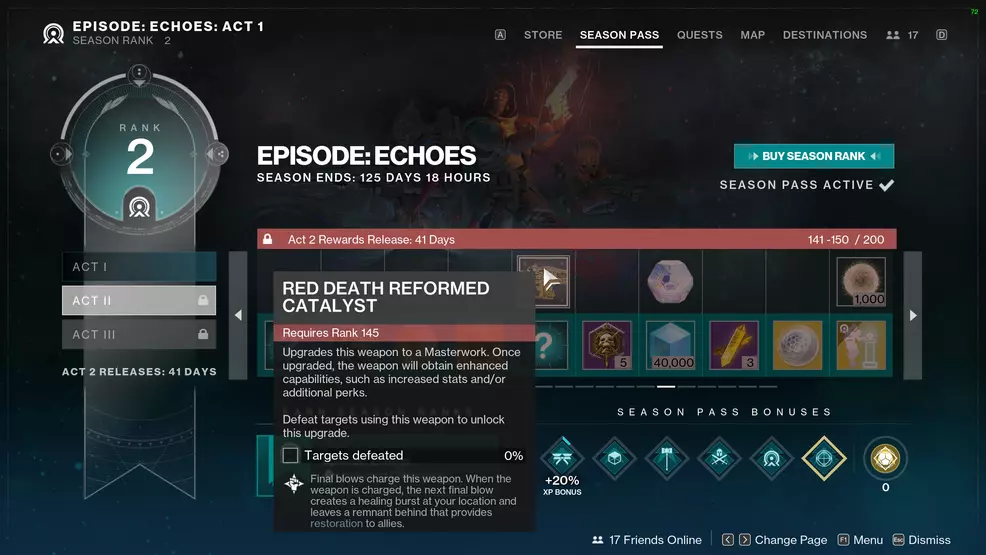Select the Season Pass tab
This screenshot has height=555, width=986.
pyautogui.click(x=619, y=35)
